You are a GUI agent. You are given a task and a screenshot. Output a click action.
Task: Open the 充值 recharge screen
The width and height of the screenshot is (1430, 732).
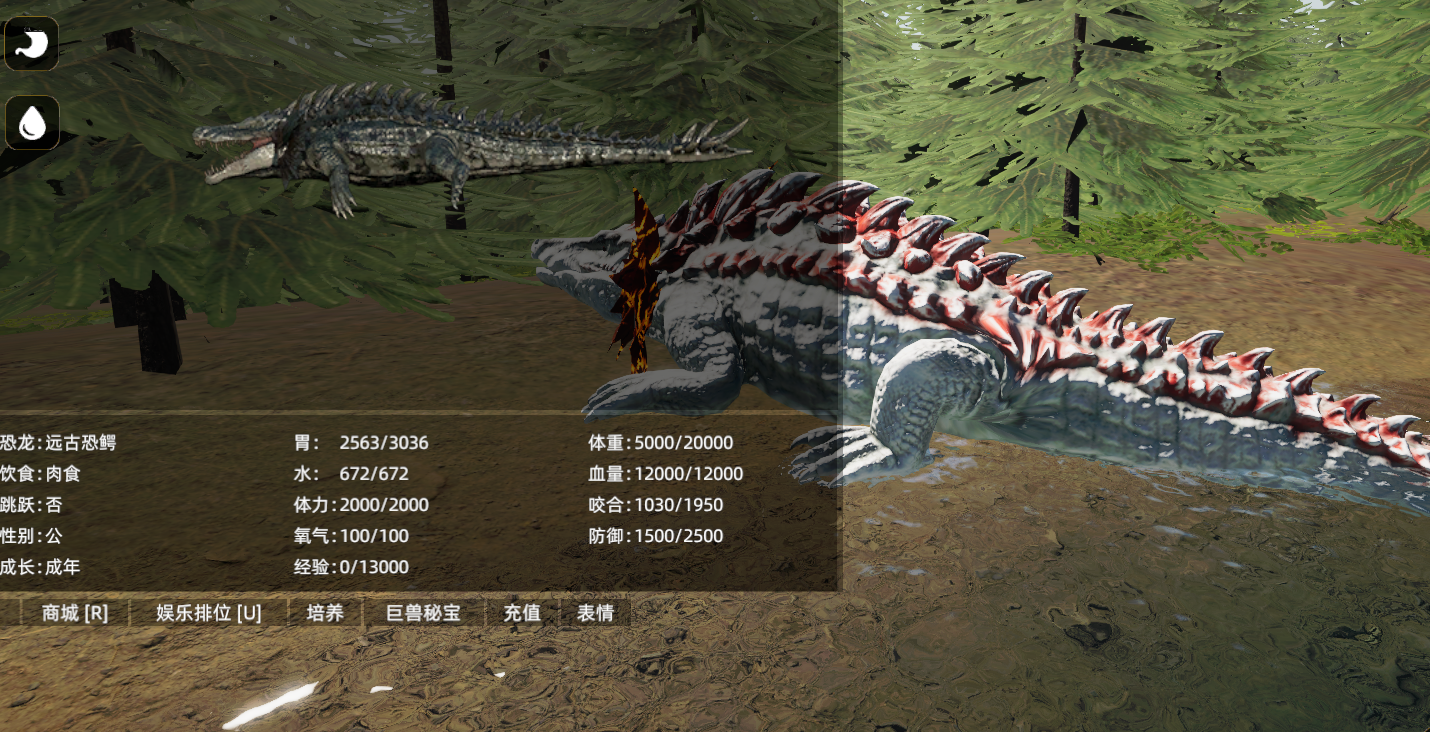pos(522,613)
